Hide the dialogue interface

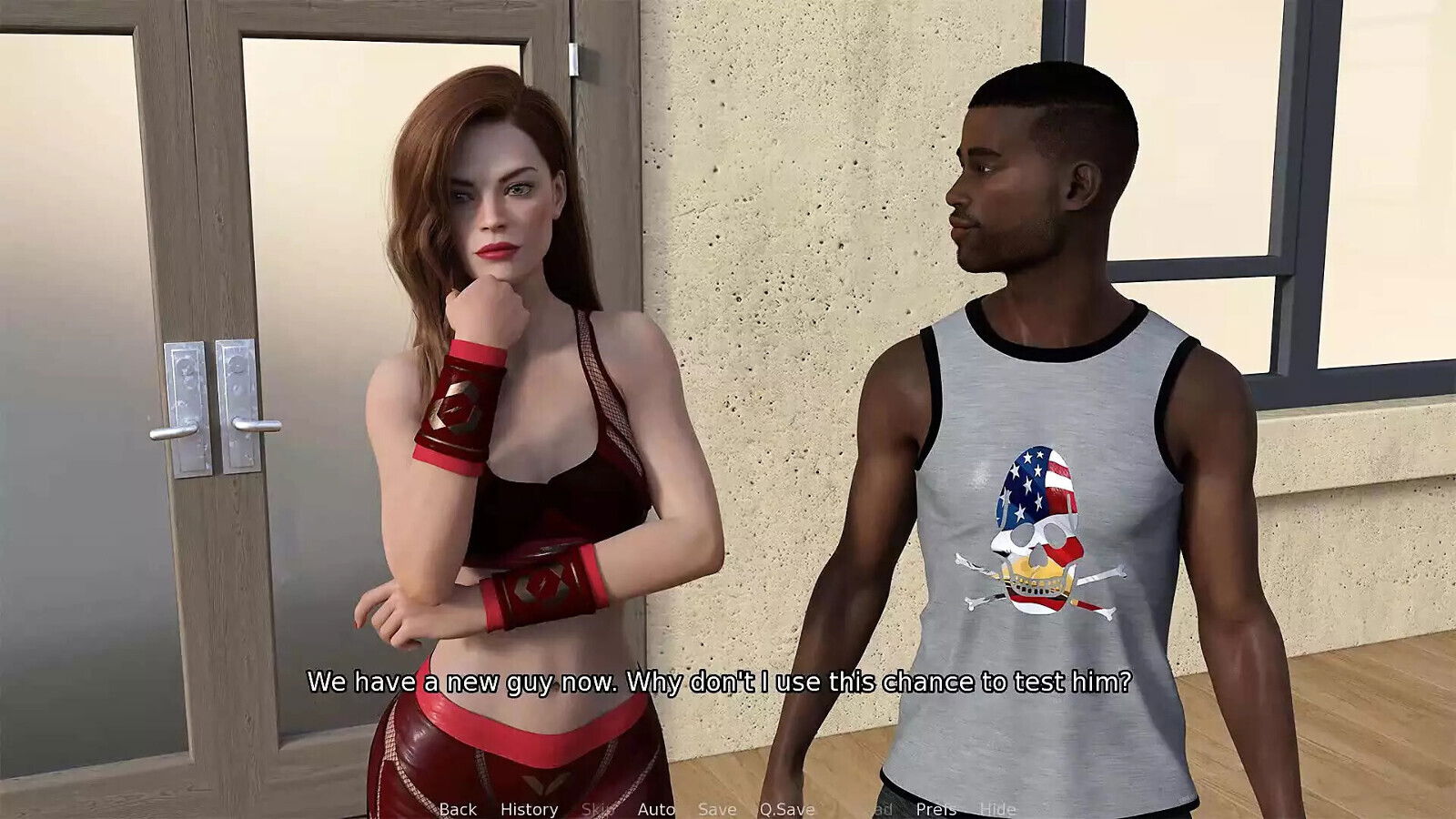pyautogui.click(x=998, y=809)
